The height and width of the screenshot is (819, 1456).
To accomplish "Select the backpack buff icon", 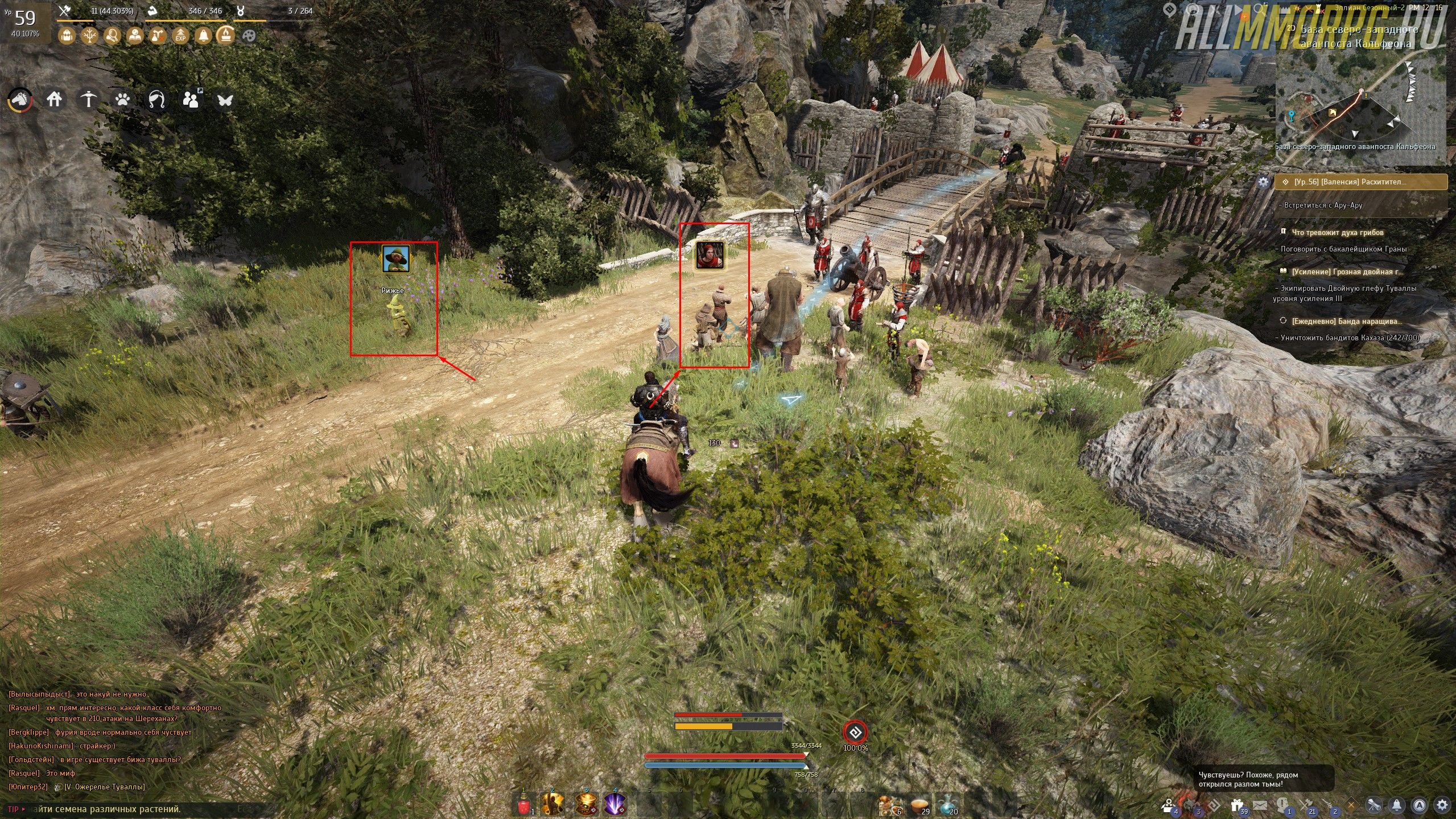I will pos(67,36).
